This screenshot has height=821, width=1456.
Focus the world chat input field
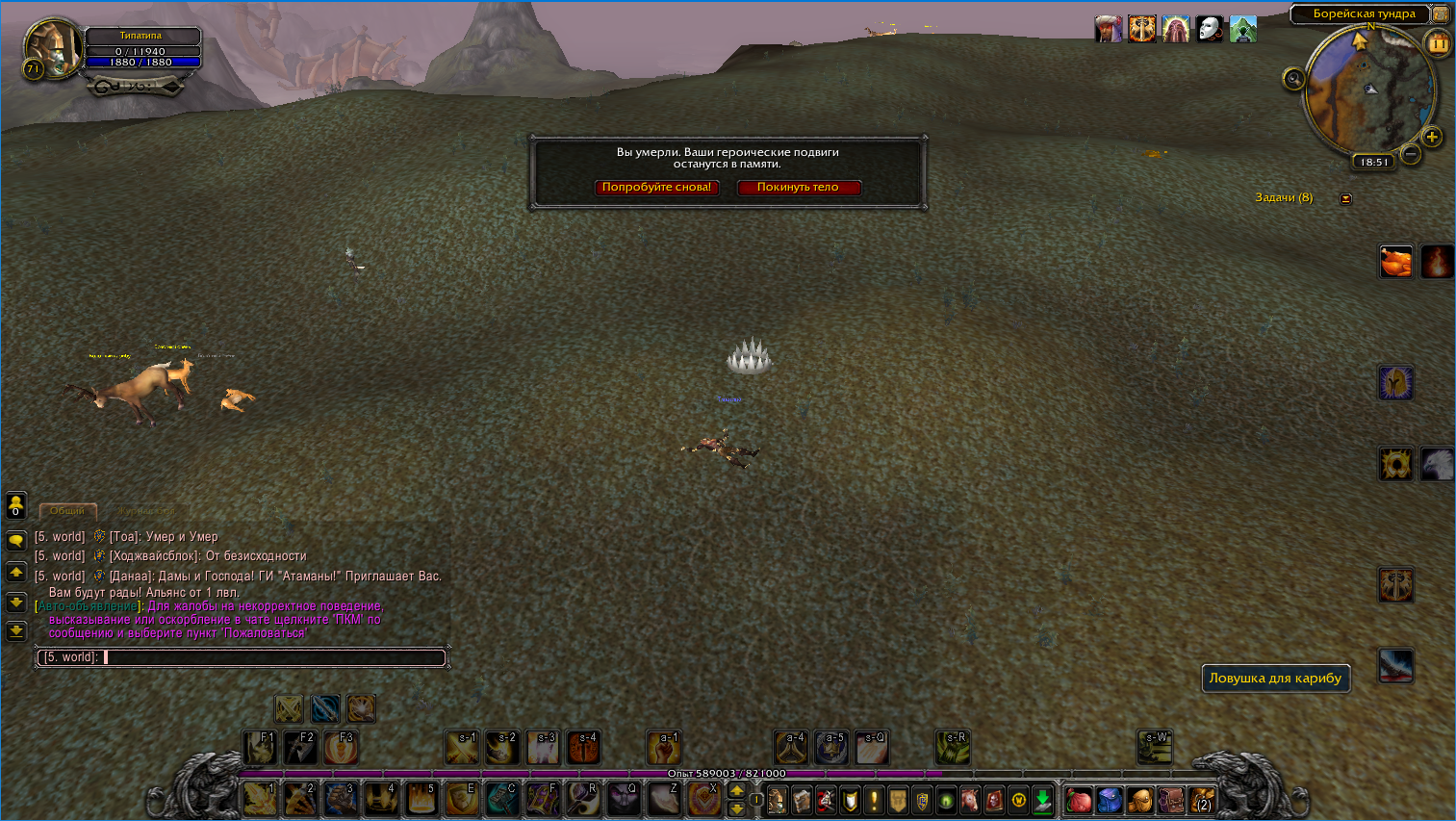click(x=272, y=657)
